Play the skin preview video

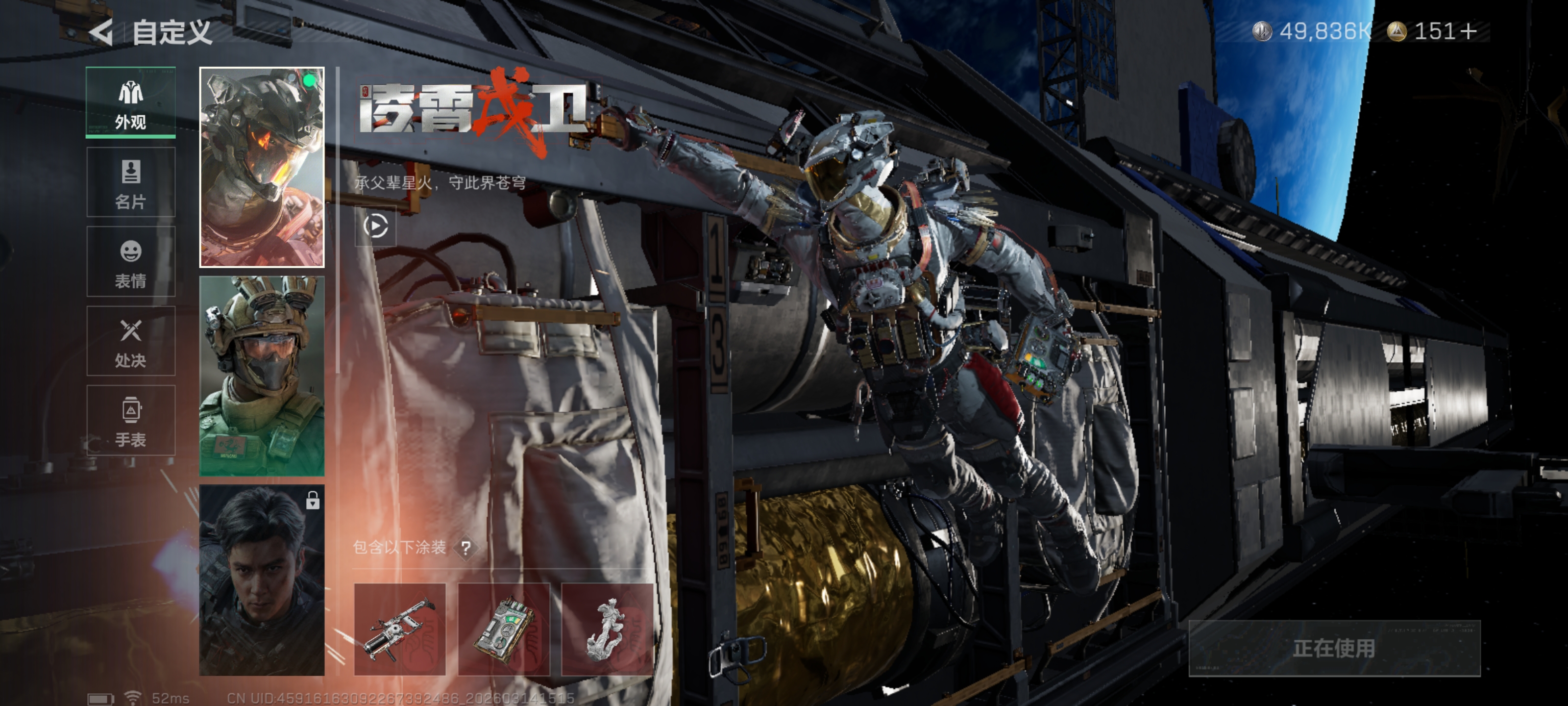click(375, 226)
